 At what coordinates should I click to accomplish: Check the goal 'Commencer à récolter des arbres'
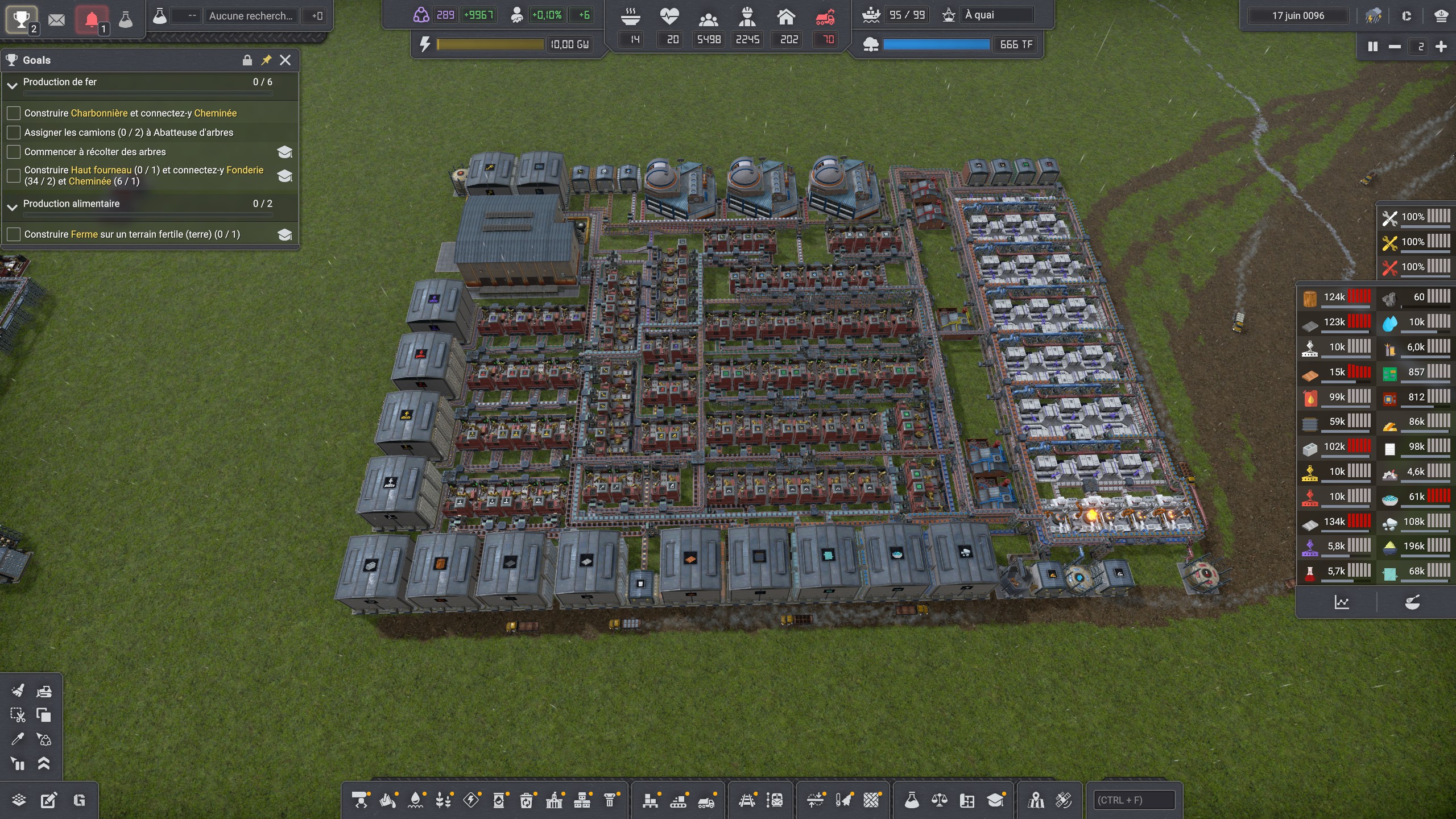(x=13, y=151)
